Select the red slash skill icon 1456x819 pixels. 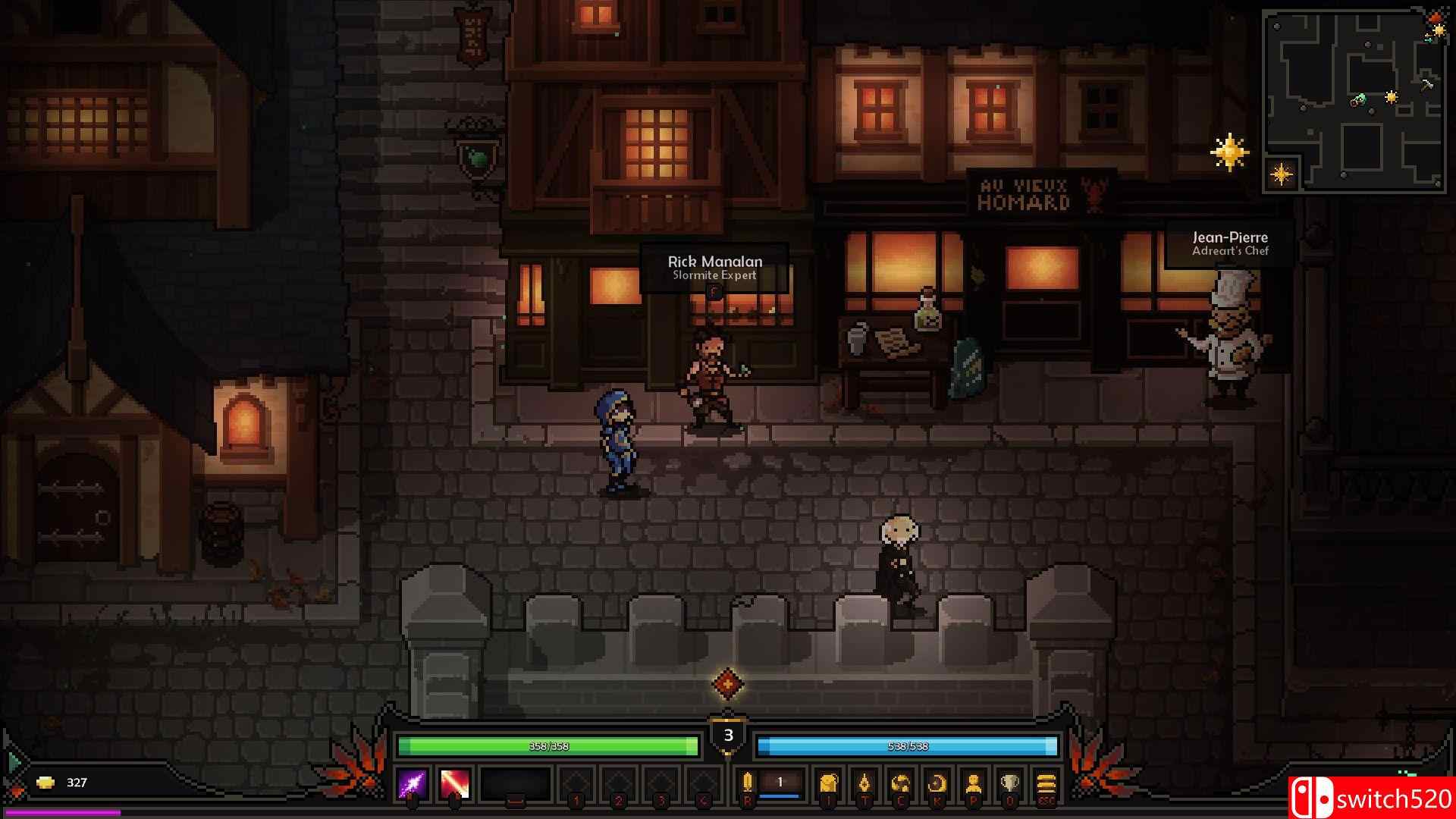[455, 783]
